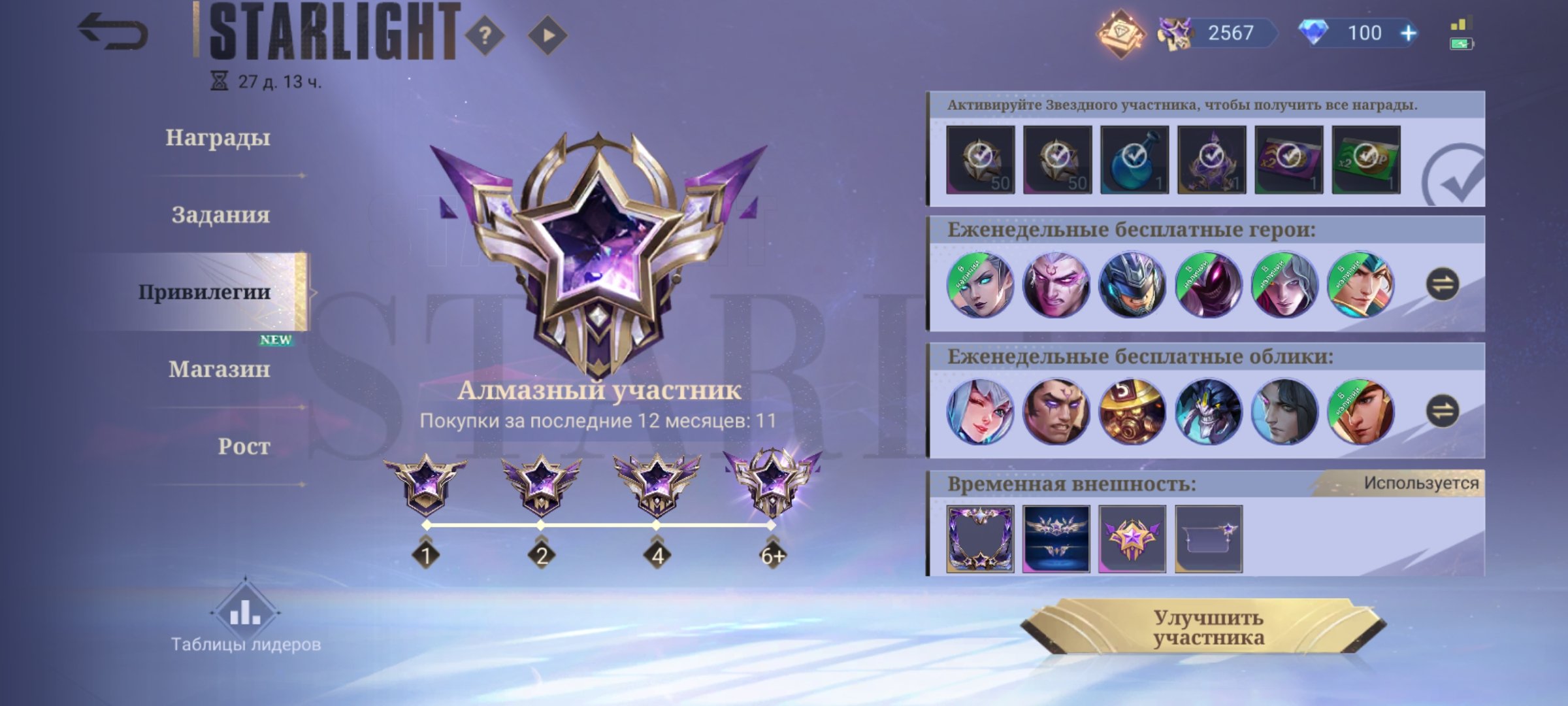Swap the weekly free heroes list

[x=1443, y=284]
